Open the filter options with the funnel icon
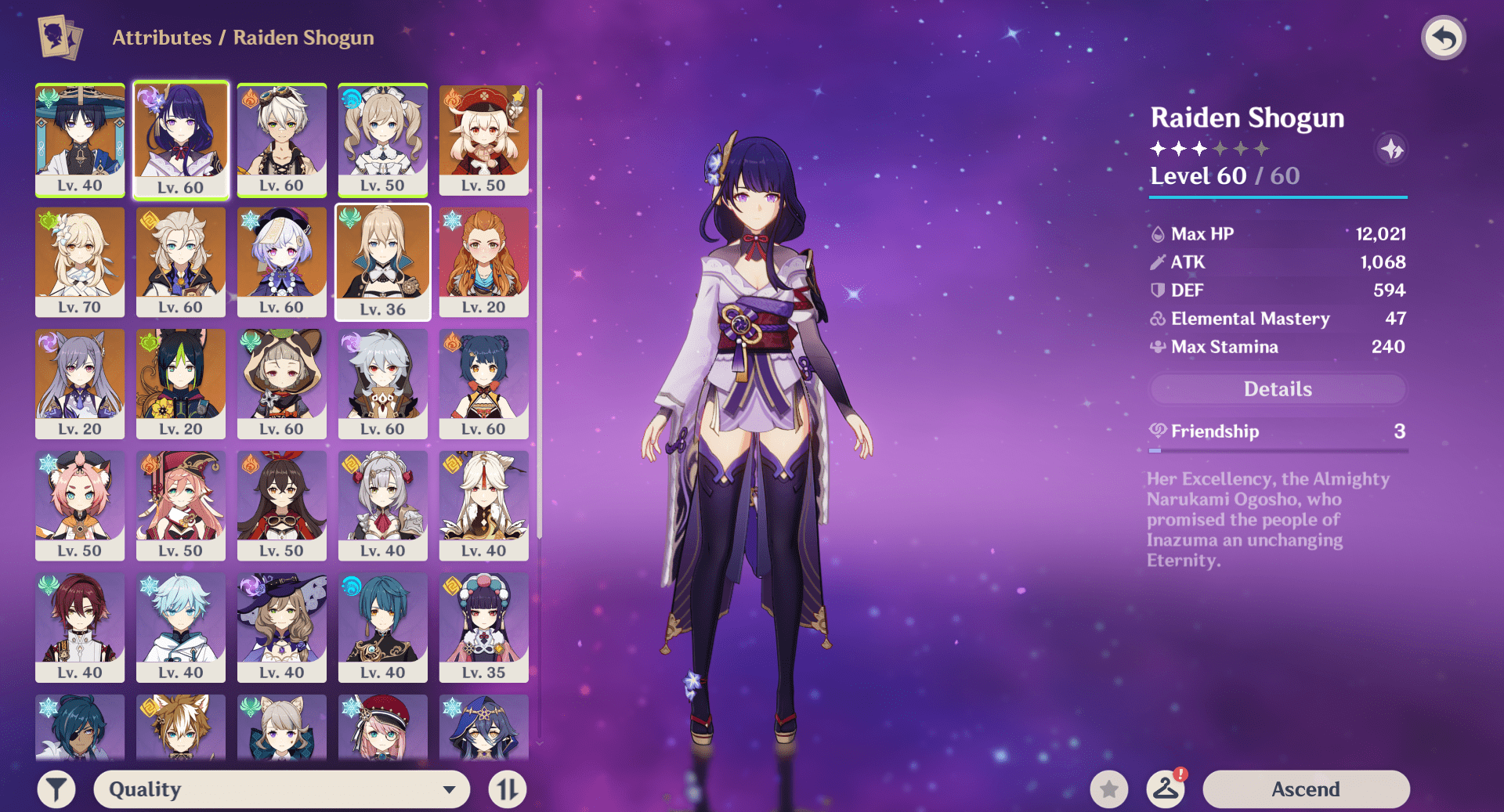The width and height of the screenshot is (1504, 812). coord(56,789)
